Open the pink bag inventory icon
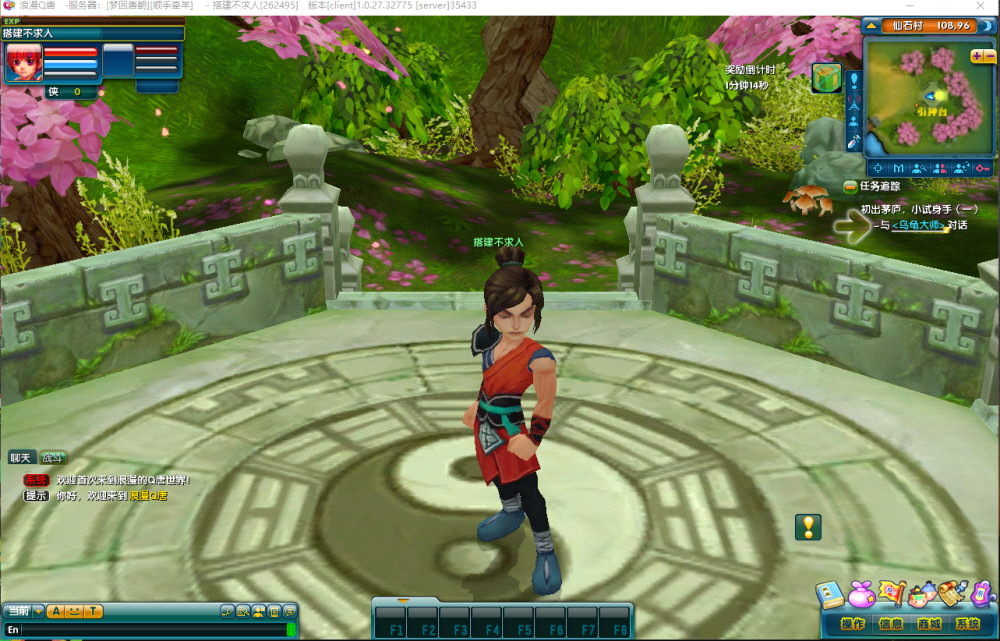The width and height of the screenshot is (1000, 641). click(x=860, y=596)
